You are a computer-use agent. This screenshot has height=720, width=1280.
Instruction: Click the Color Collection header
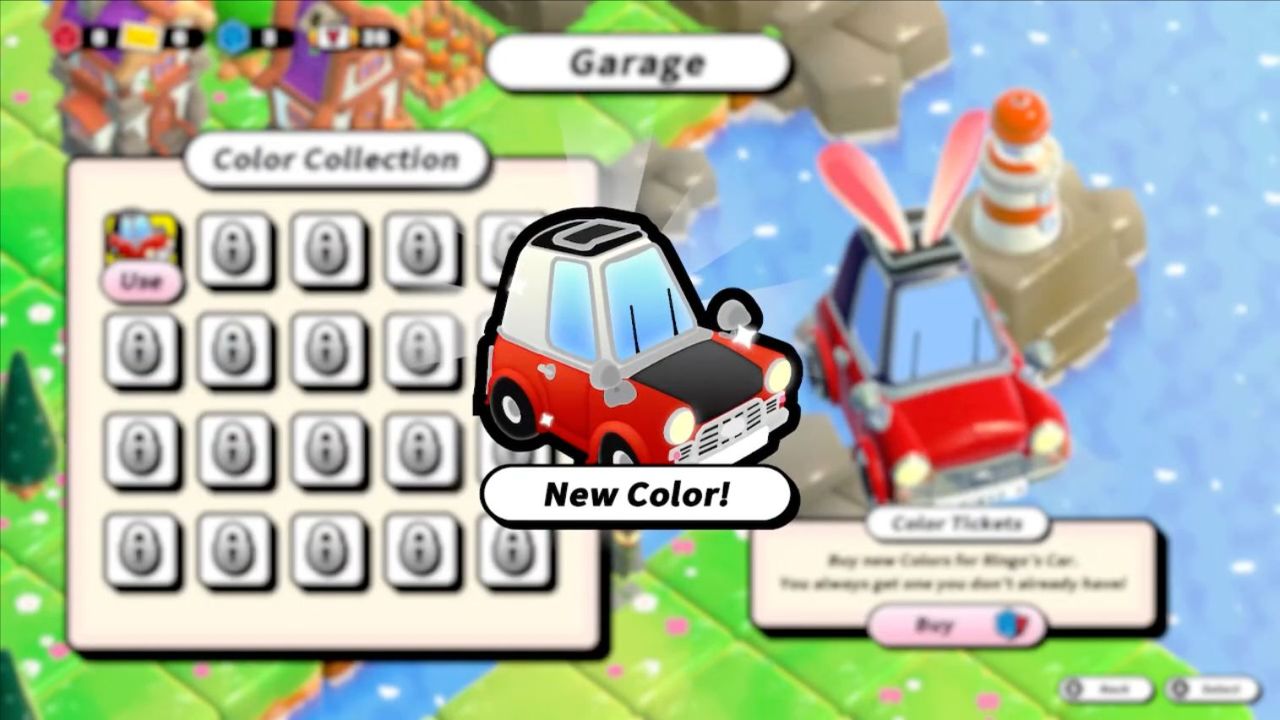(337, 157)
